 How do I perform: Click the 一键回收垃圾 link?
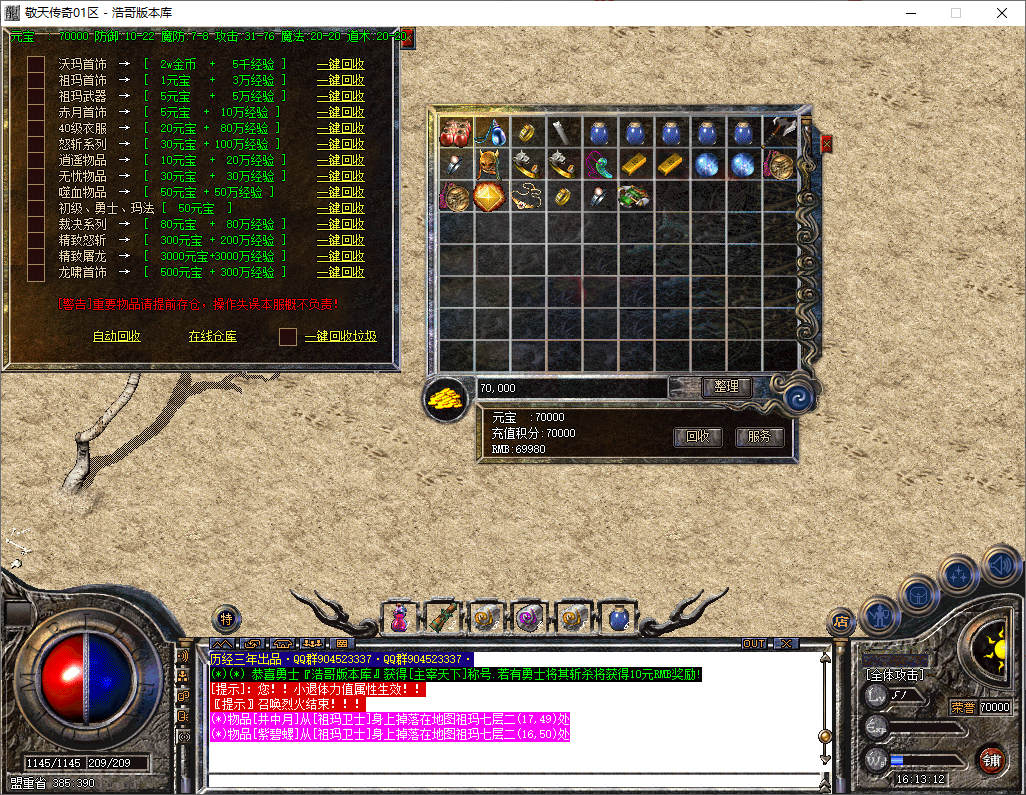point(341,336)
